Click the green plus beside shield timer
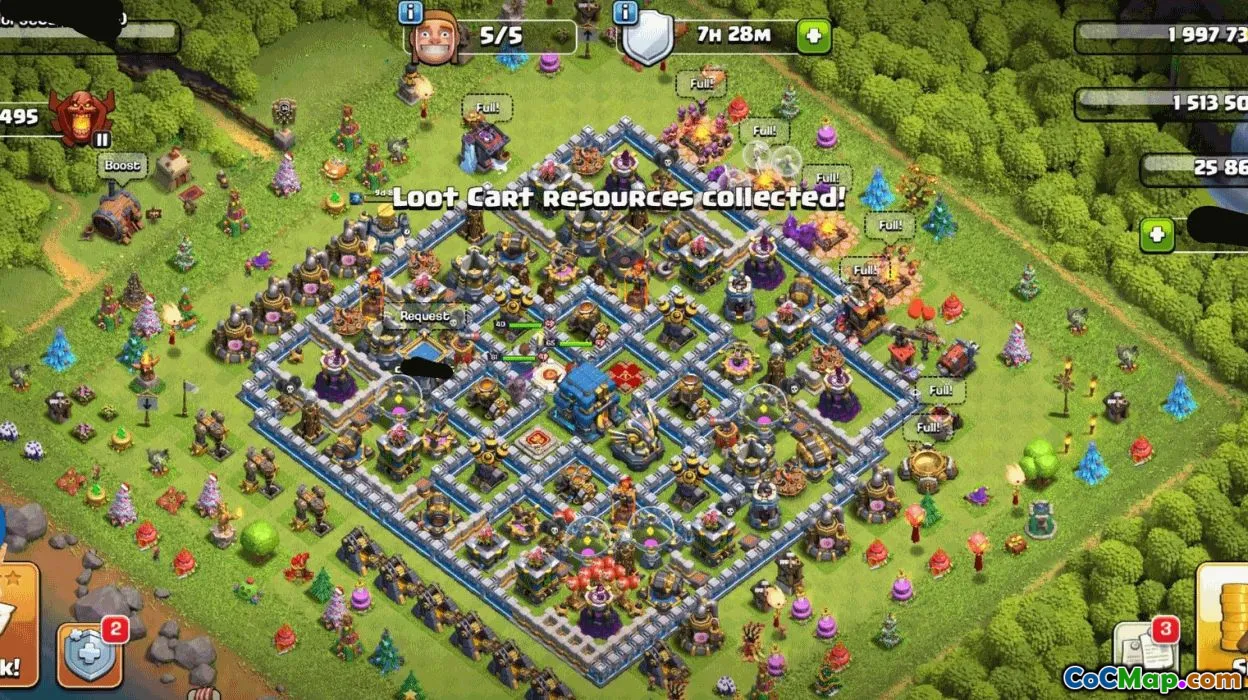The image size is (1248, 700). tap(813, 37)
